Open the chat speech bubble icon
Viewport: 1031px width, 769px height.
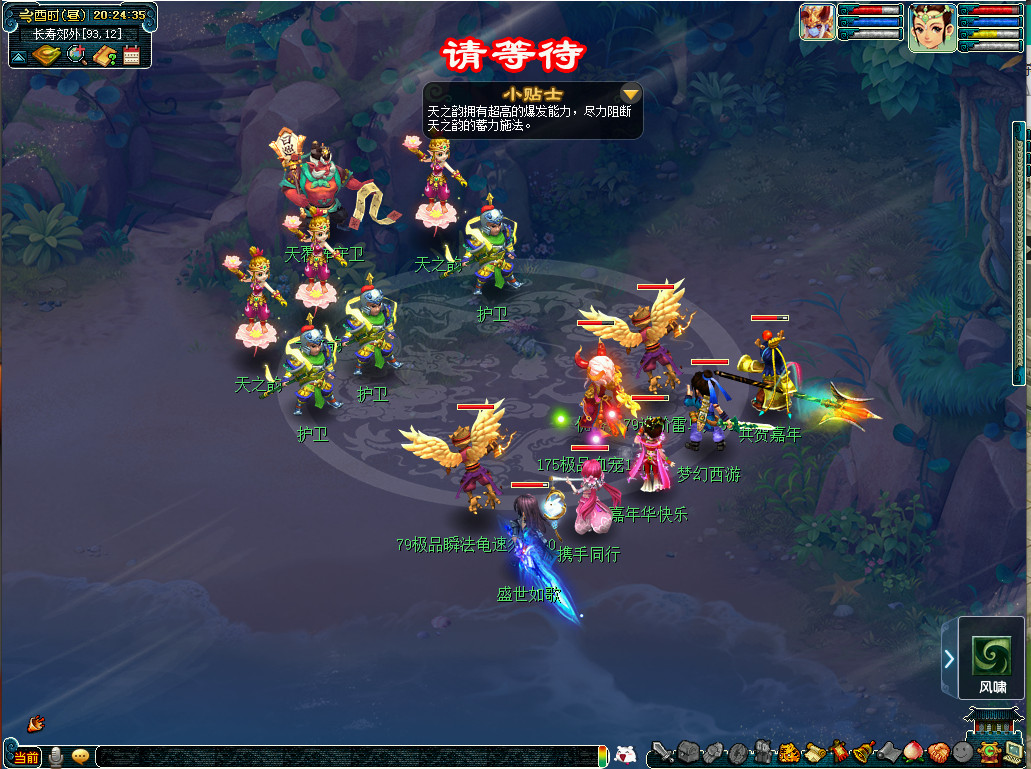click(80, 757)
